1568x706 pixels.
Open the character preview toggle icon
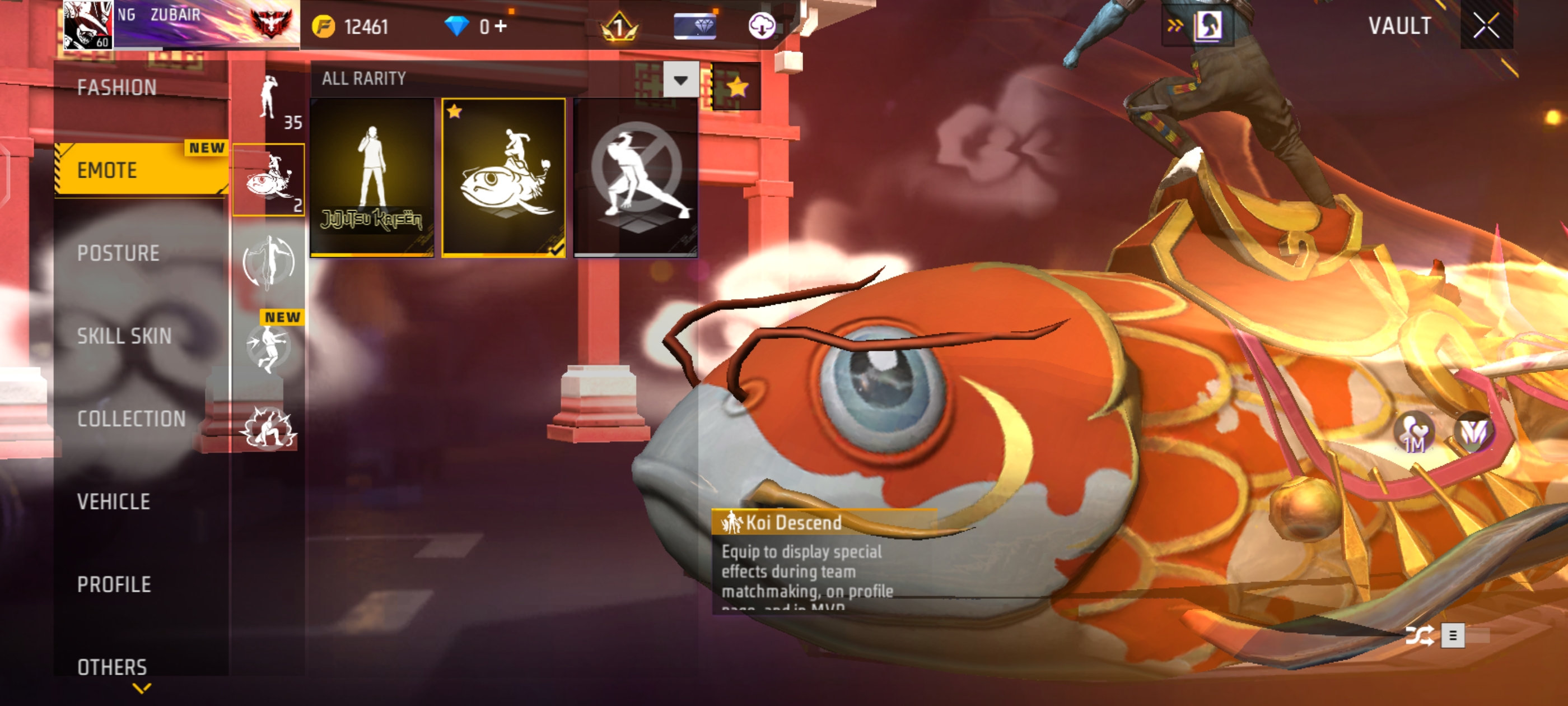coord(1208,26)
